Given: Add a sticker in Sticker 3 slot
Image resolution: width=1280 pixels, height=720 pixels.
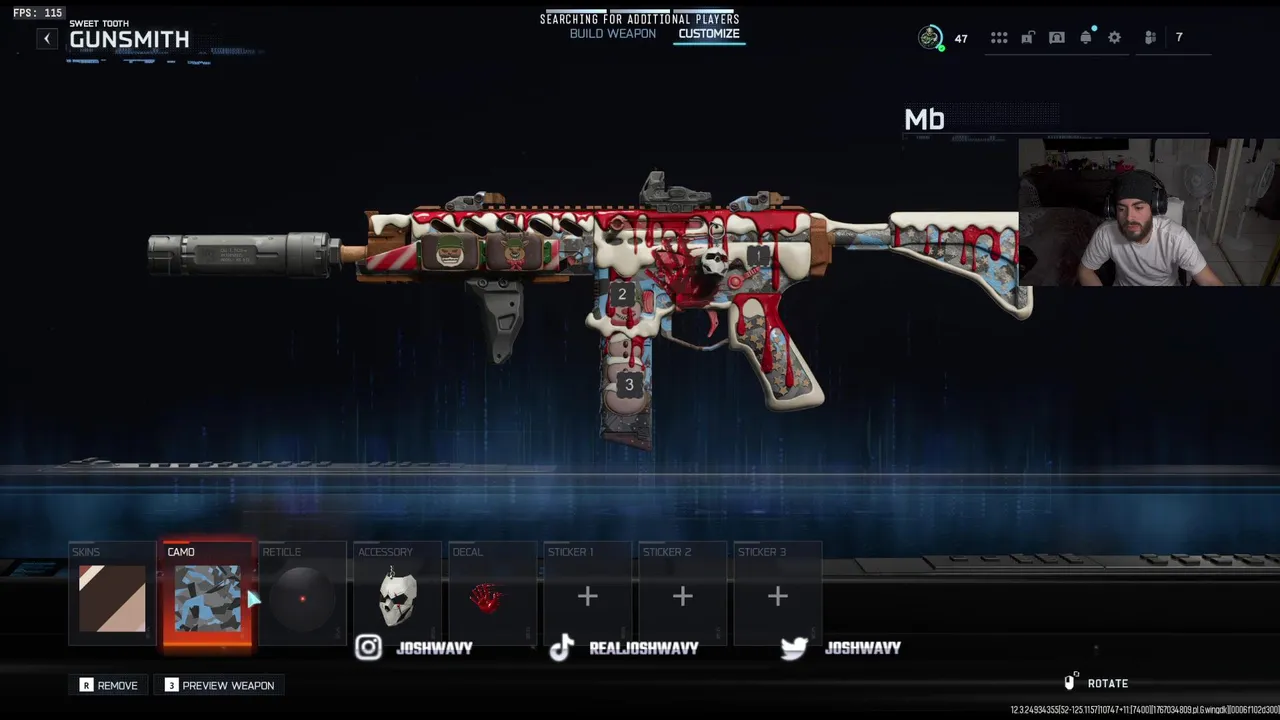Looking at the screenshot, I should pyautogui.click(x=777, y=597).
